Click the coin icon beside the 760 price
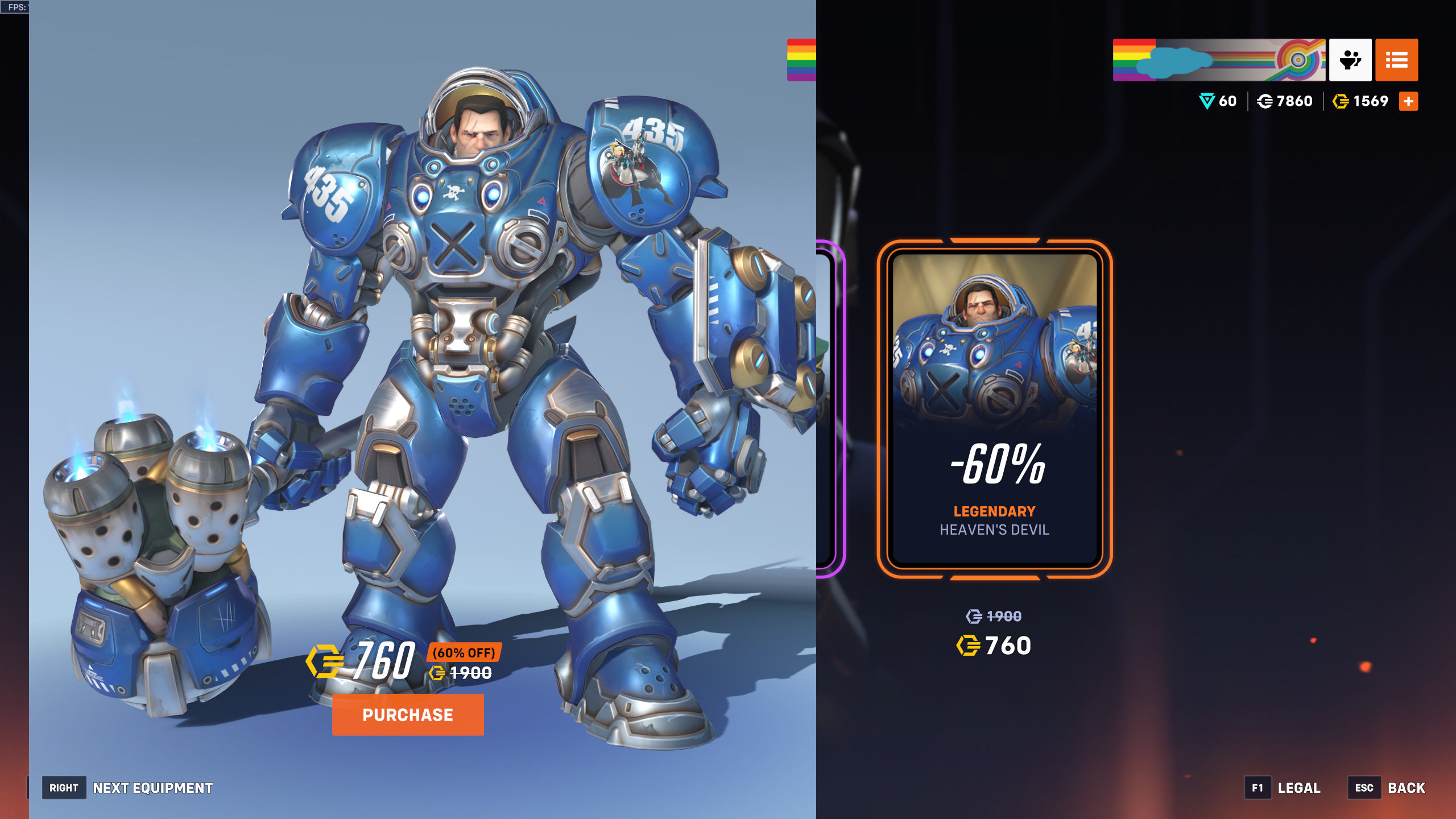1456x819 pixels. tap(324, 660)
